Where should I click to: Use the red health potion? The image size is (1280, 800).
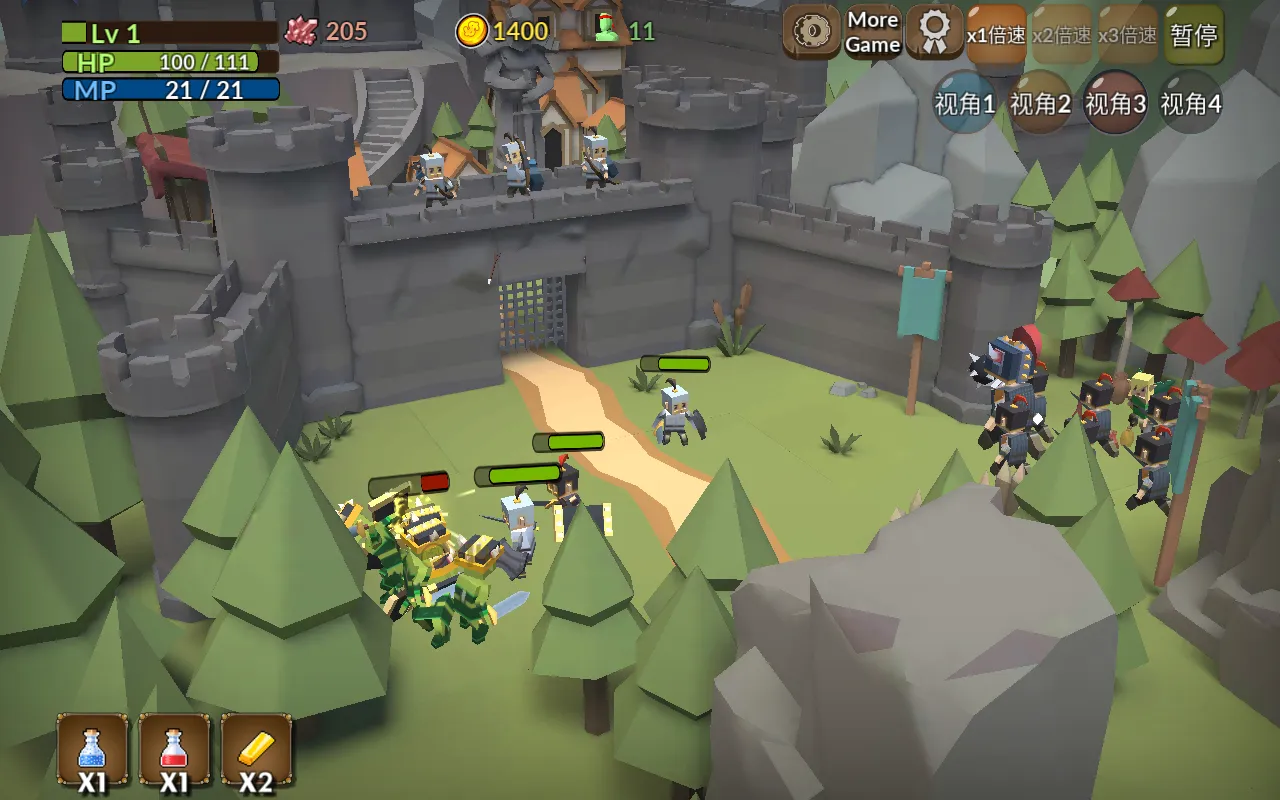coord(174,750)
